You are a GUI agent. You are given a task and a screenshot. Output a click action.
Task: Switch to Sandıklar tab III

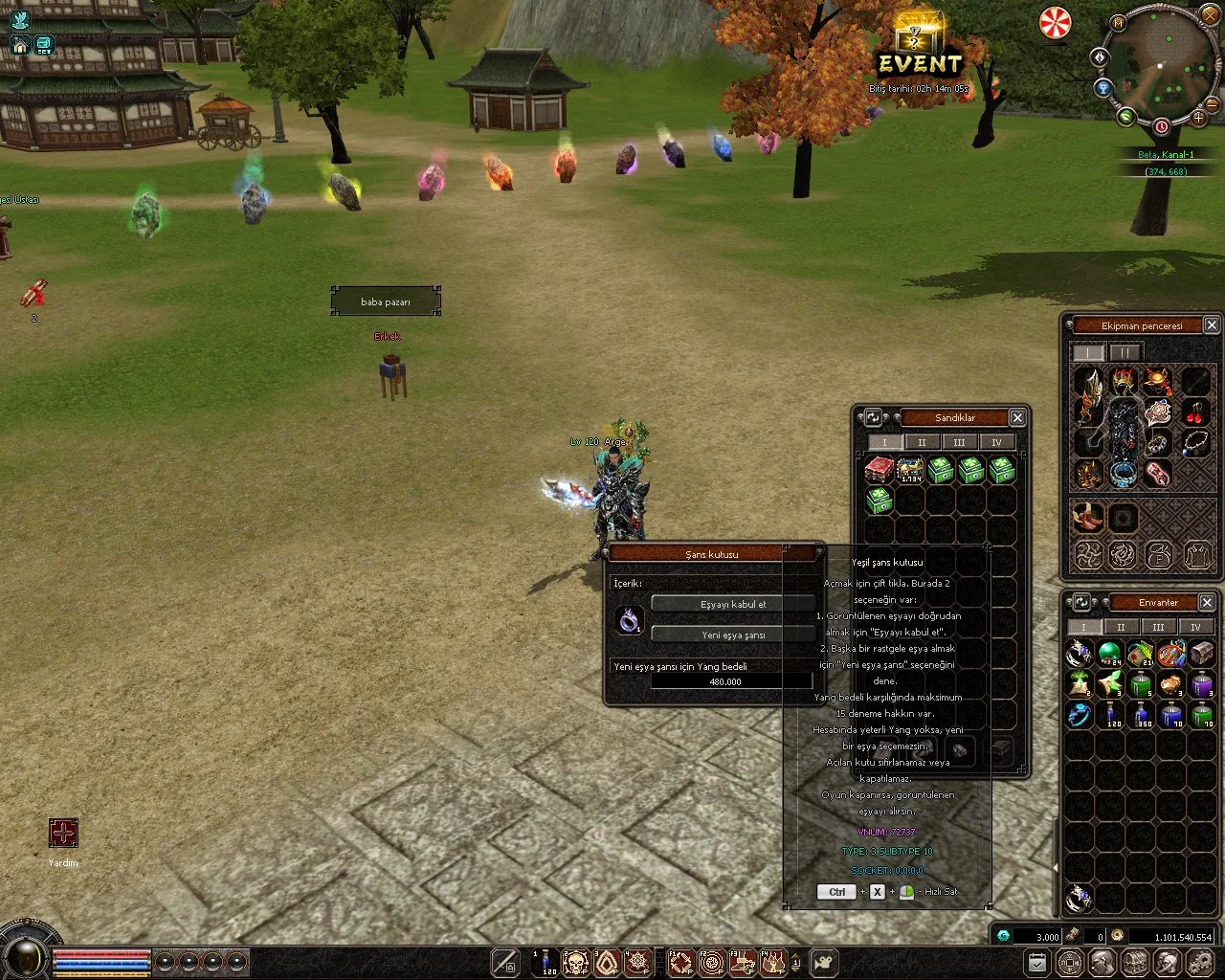(959, 442)
